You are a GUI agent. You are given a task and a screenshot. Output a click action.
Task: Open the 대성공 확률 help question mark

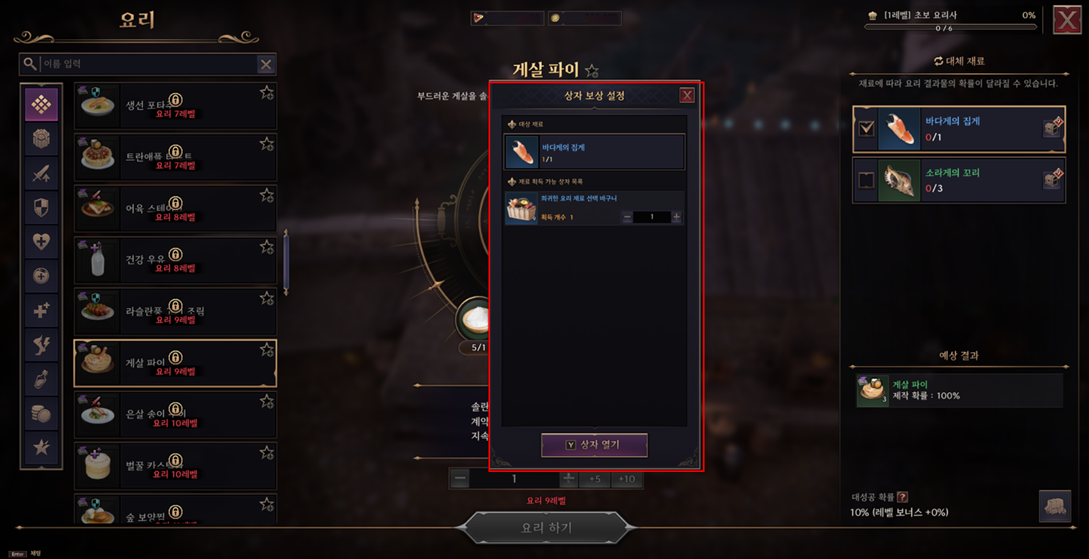pos(903,497)
